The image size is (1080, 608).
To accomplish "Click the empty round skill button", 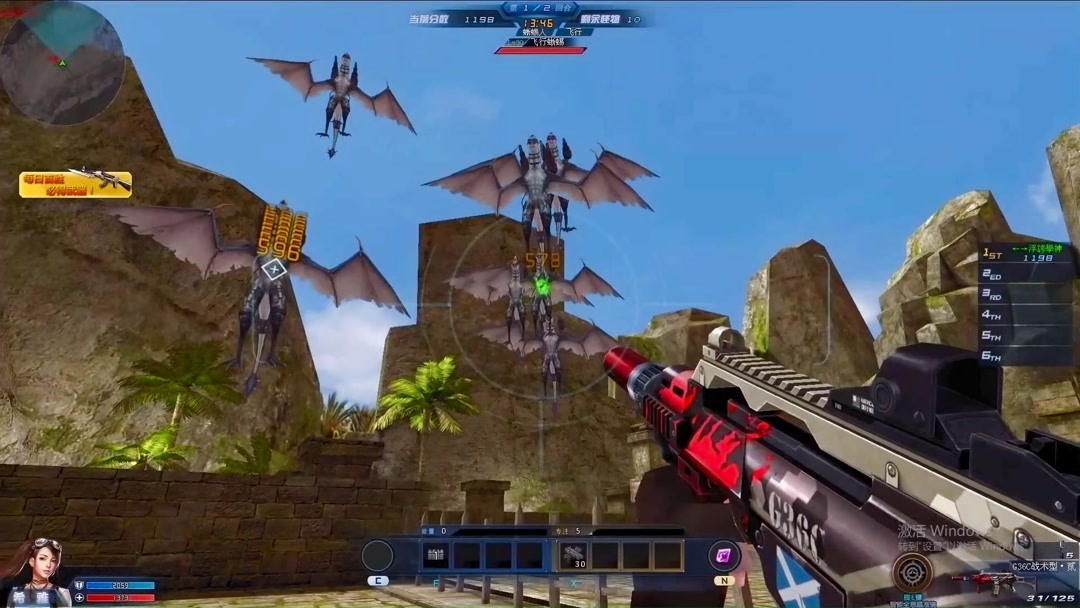I will (378, 555).
